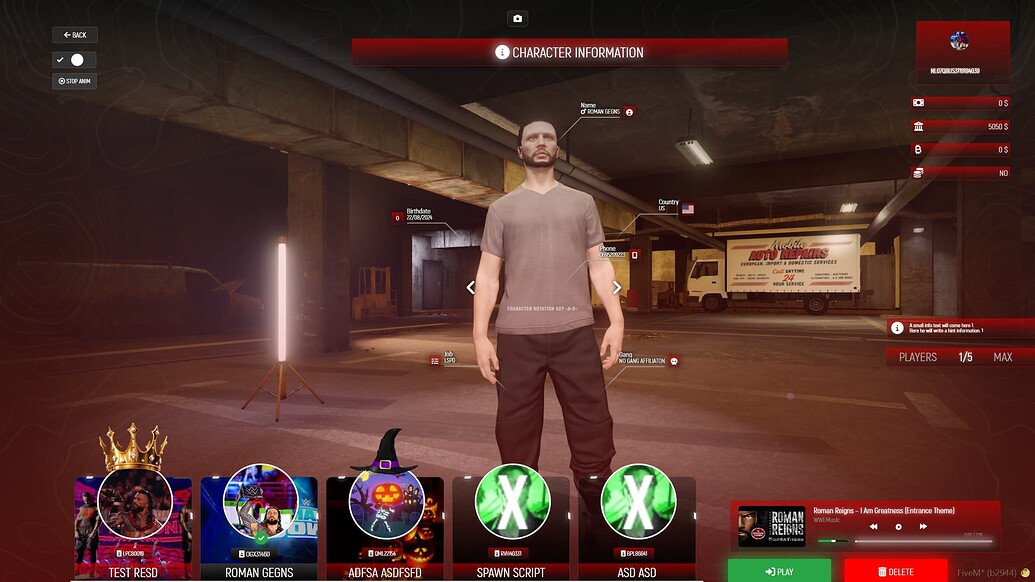This screenshot has height=582, width=1035.
Task: Stop the Roman Reigns theme music
Action: pyautogui.click(x=898, y=526)
